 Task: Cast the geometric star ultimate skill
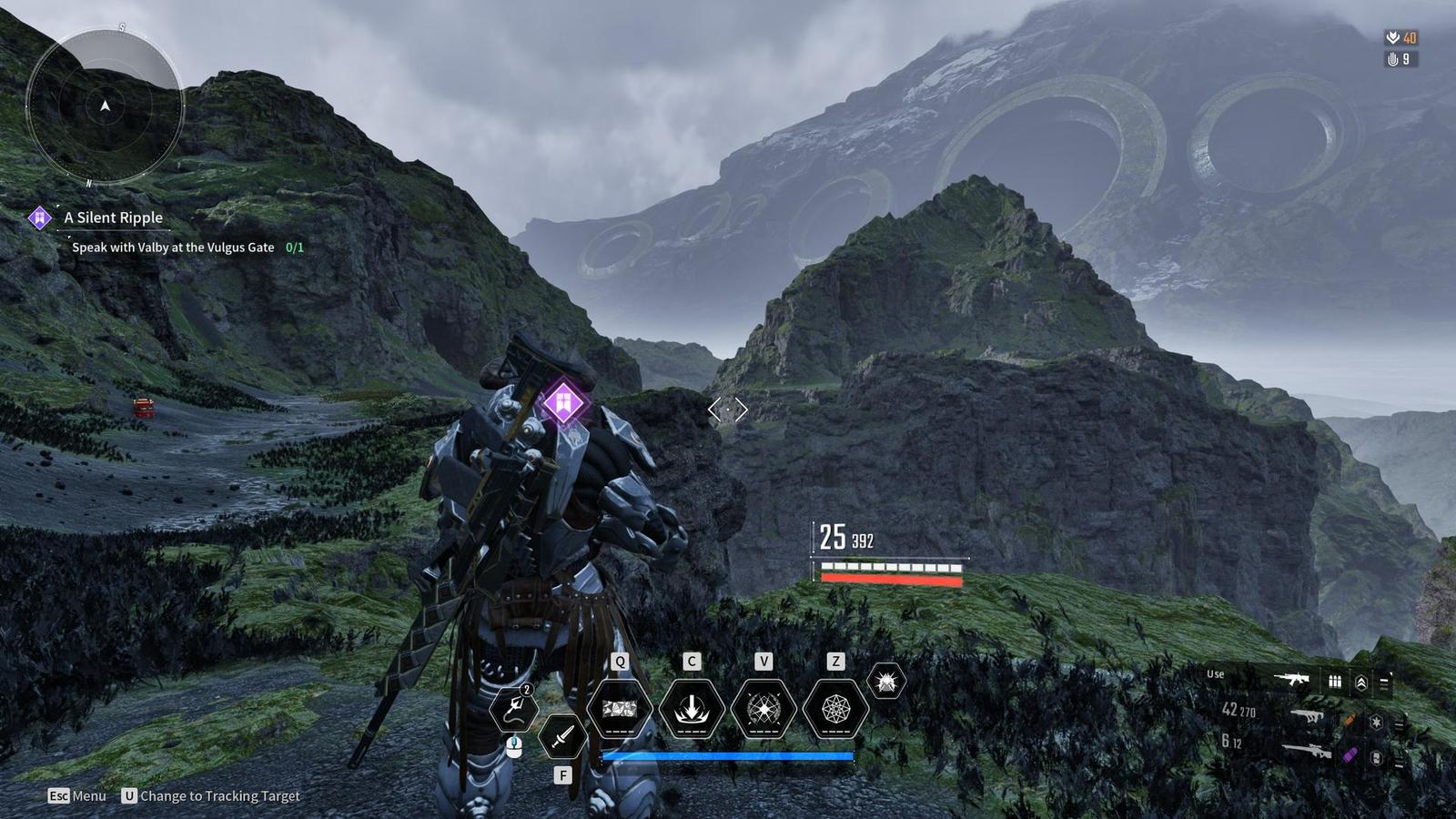tap(834, 708)
